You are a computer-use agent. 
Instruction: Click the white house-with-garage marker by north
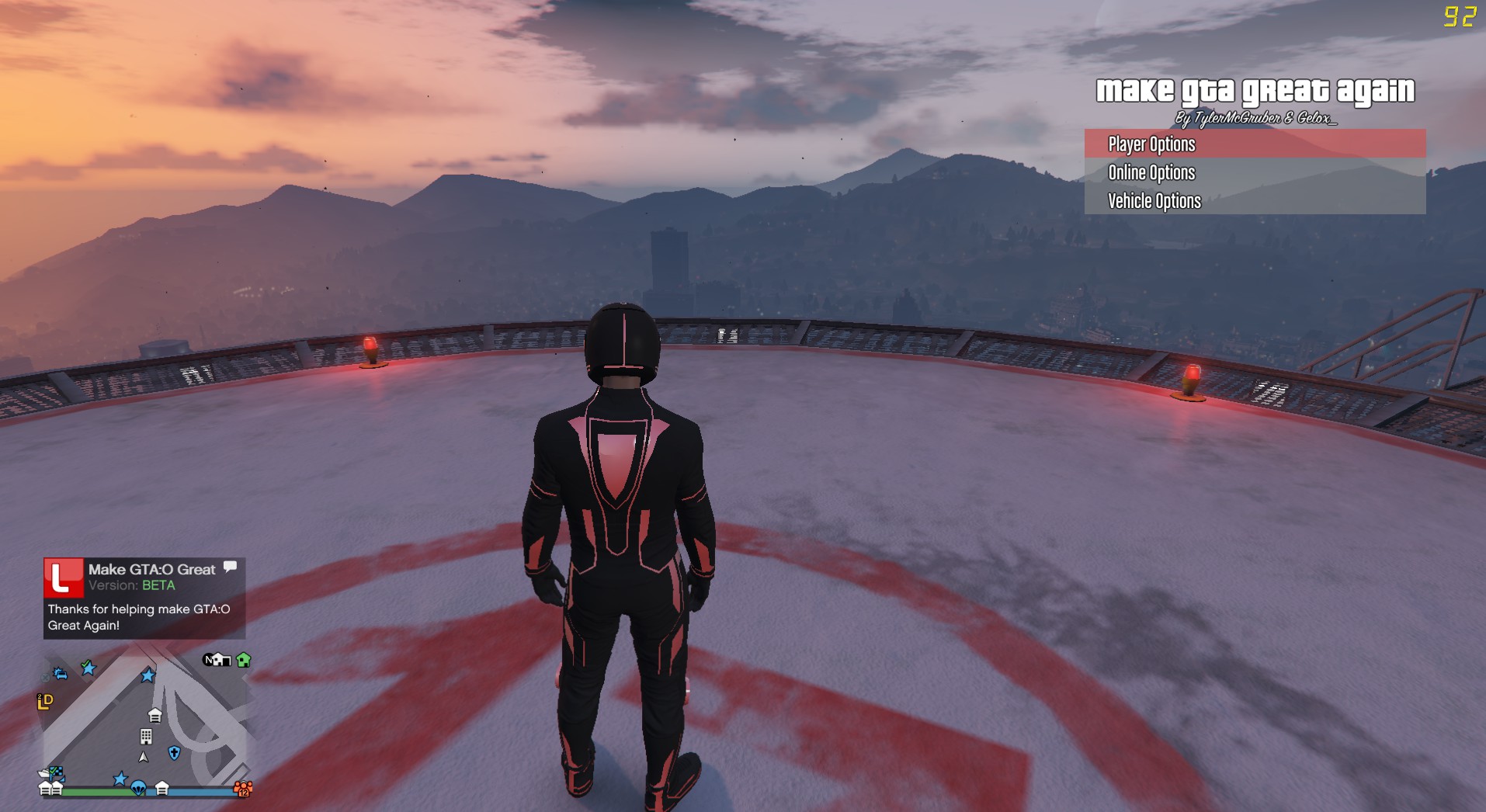click(222, 661)
